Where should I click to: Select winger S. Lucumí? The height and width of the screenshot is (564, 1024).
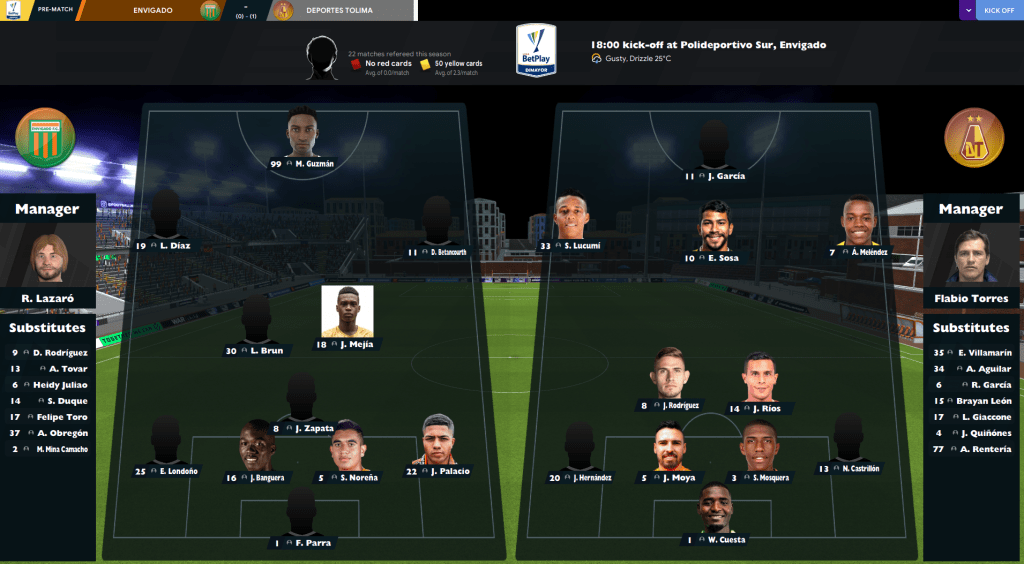click(570, 218)
